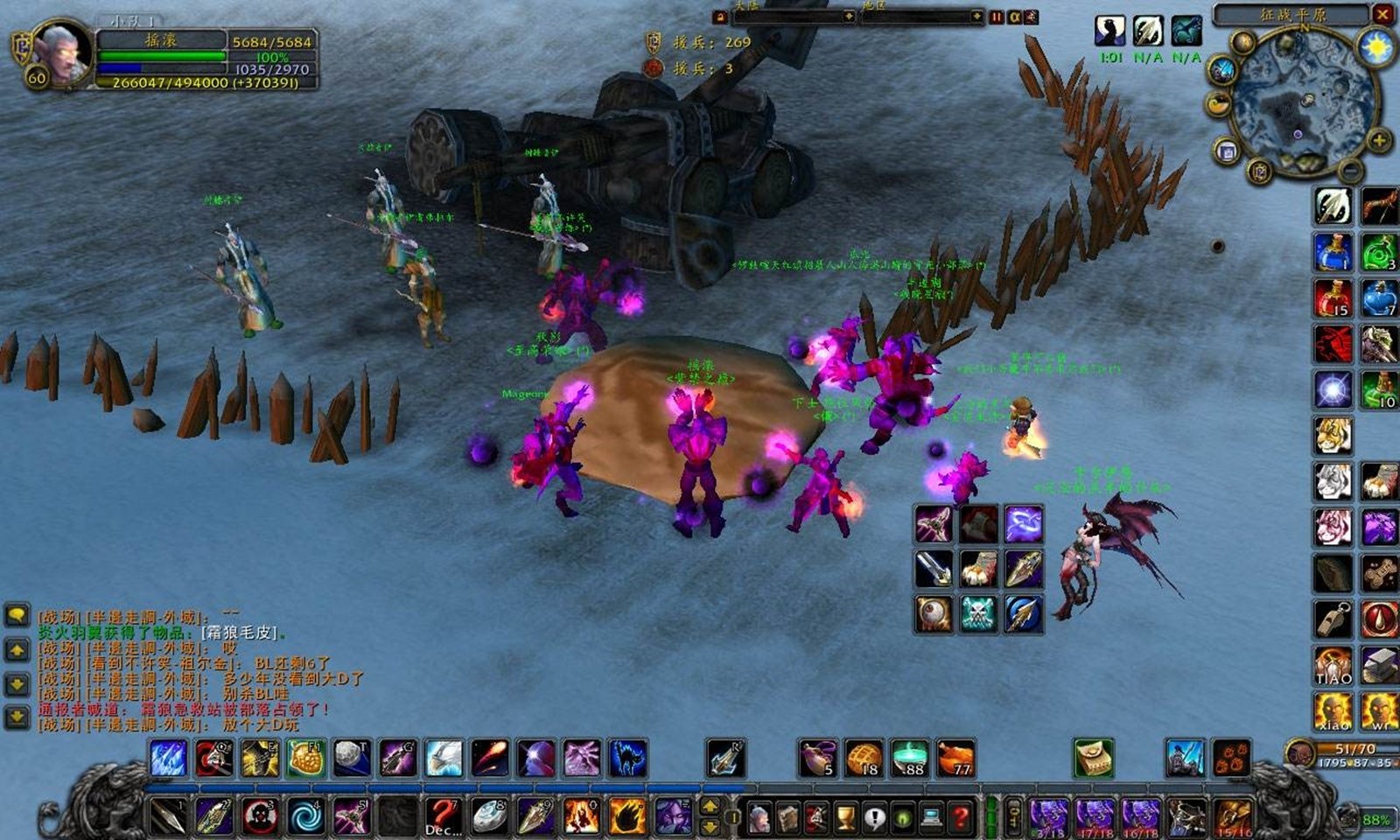Open the golden trophy micro menu button
Screen dimensions: 1400x840
(845, 818)
